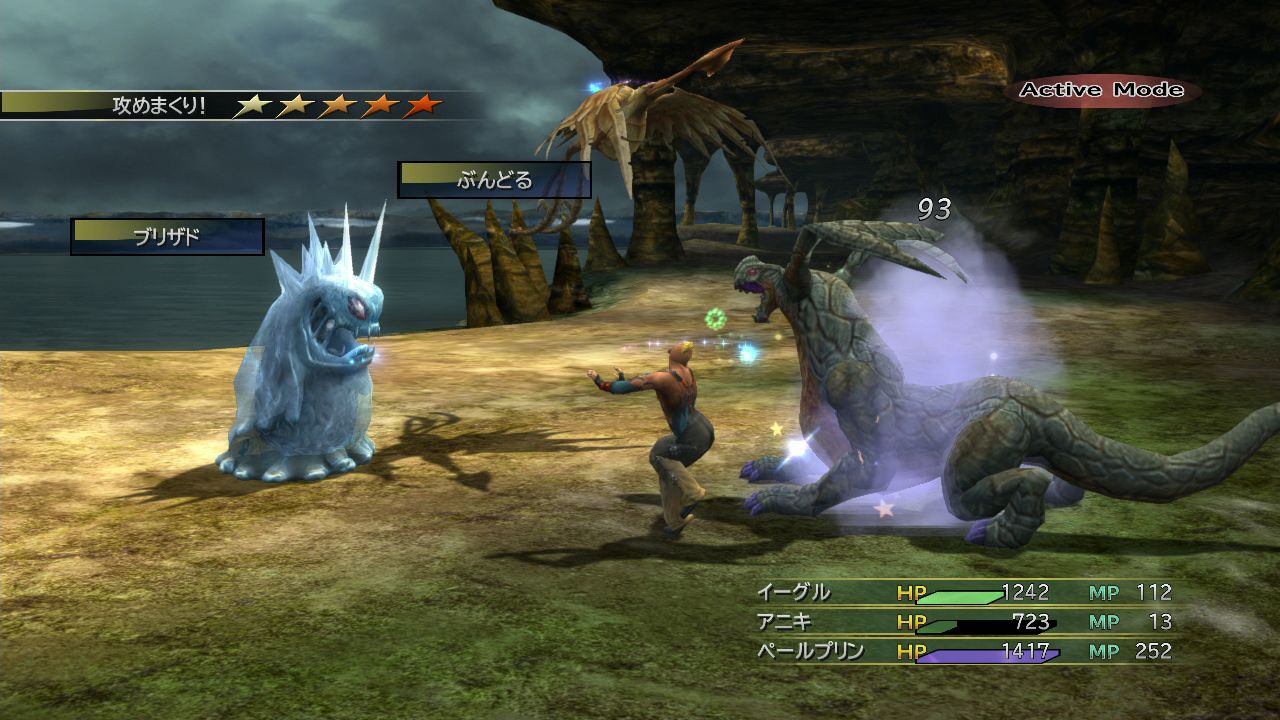Click the Active Mode indicator

1101,90
